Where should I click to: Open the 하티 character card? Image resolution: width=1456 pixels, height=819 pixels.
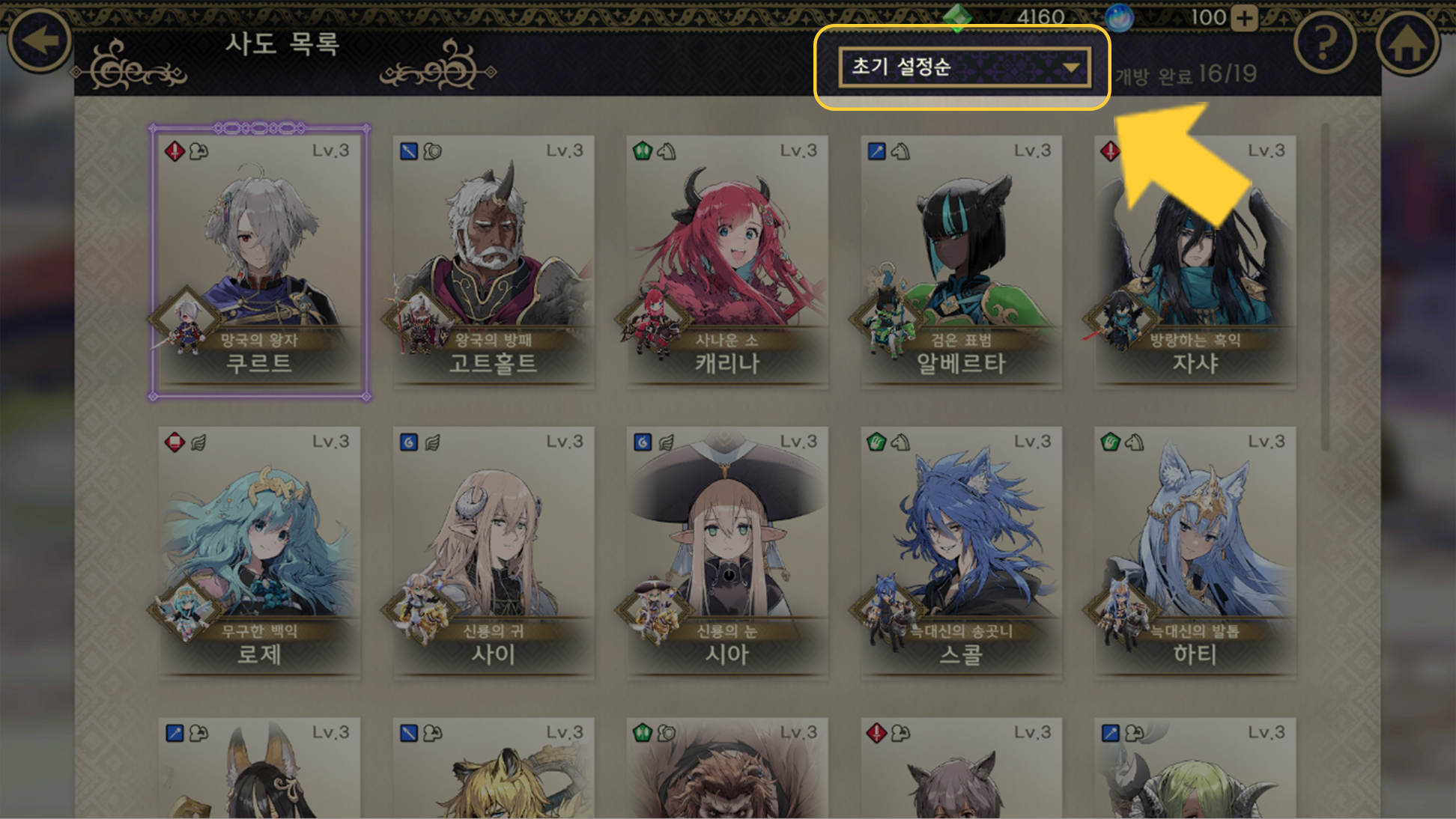click(x=1195, y=552)
